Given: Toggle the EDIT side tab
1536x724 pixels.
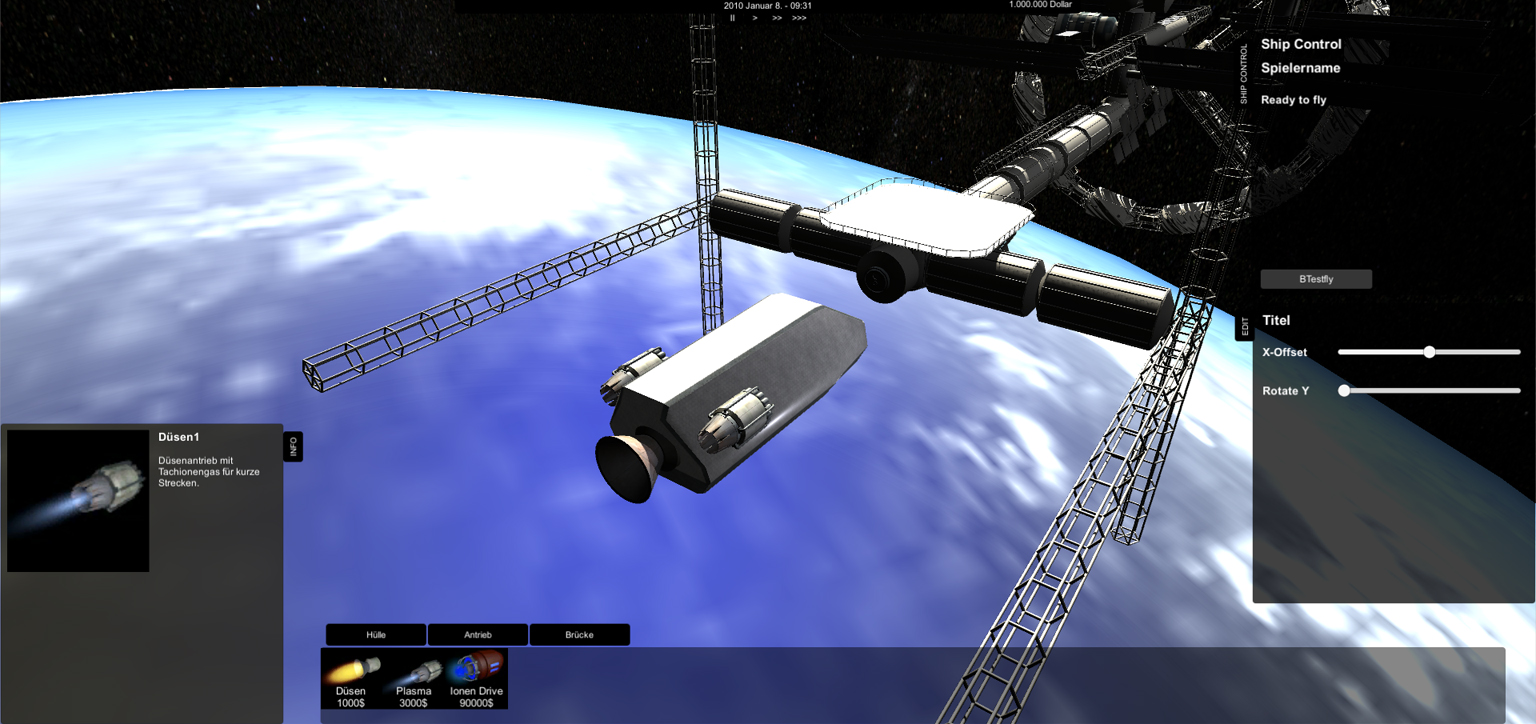Looking at the screenshot, I should (1245, 326).
